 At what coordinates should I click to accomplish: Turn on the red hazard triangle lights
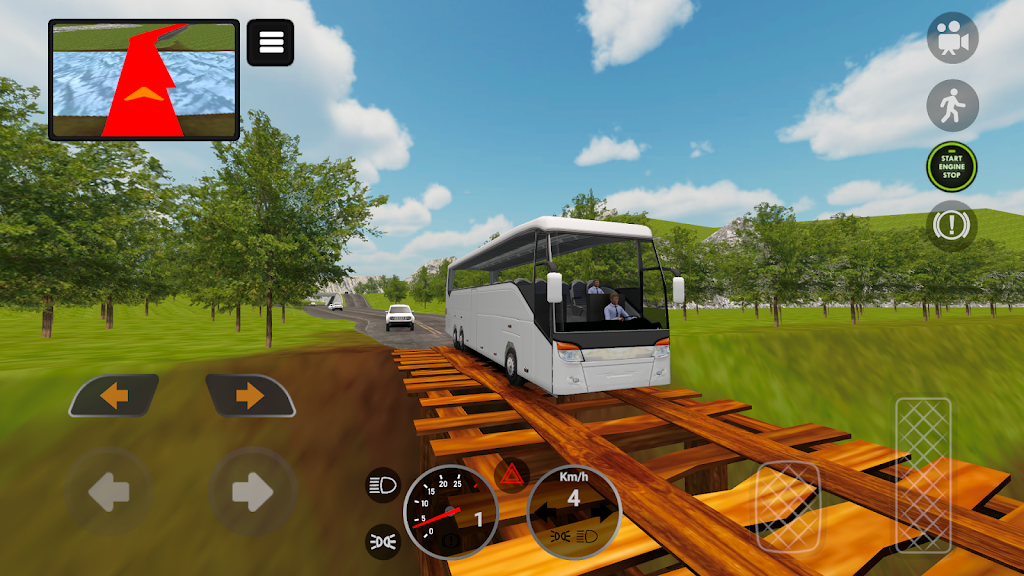point(512,474)
